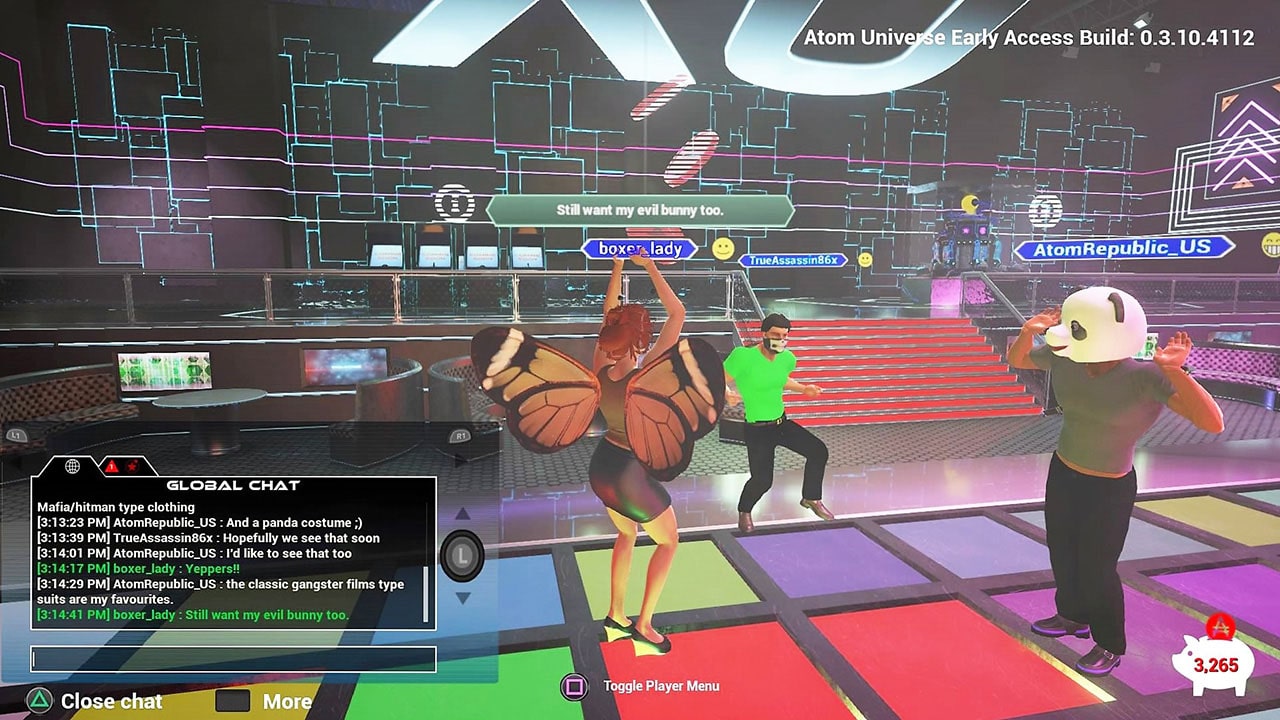Click the L1 button prompt above the chat panel
The image size is (1280, 720).
[x=17, y=436]
